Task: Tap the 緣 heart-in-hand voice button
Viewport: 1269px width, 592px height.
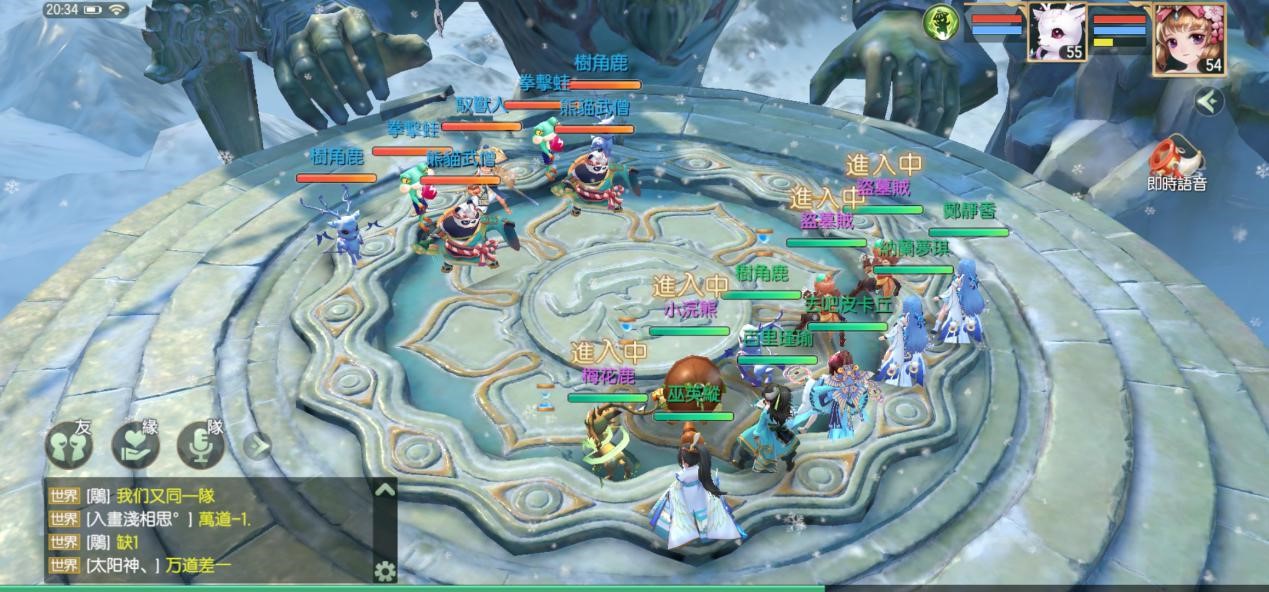Action: coord(135,445)
